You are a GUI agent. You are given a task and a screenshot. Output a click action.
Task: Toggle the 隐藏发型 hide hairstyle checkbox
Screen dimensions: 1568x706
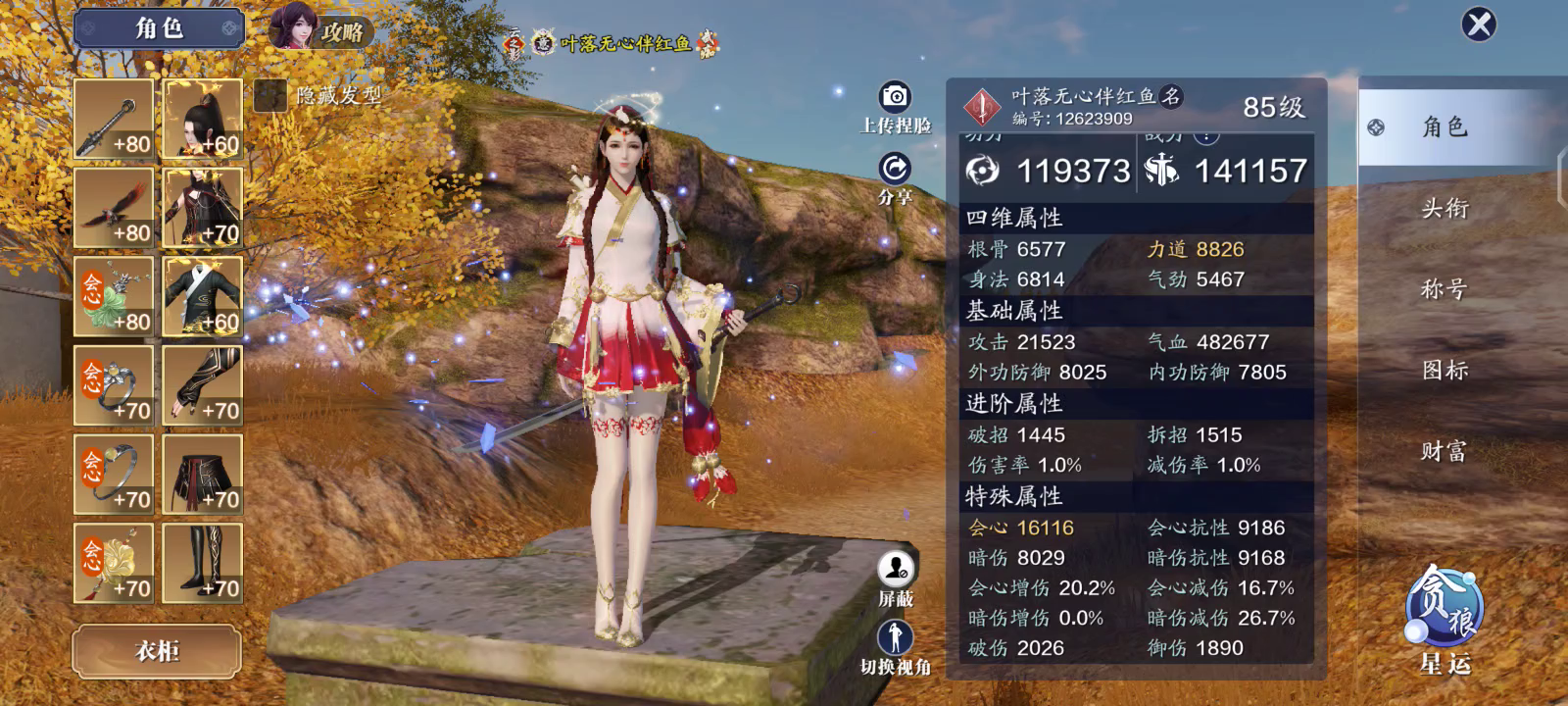point(269,95)
